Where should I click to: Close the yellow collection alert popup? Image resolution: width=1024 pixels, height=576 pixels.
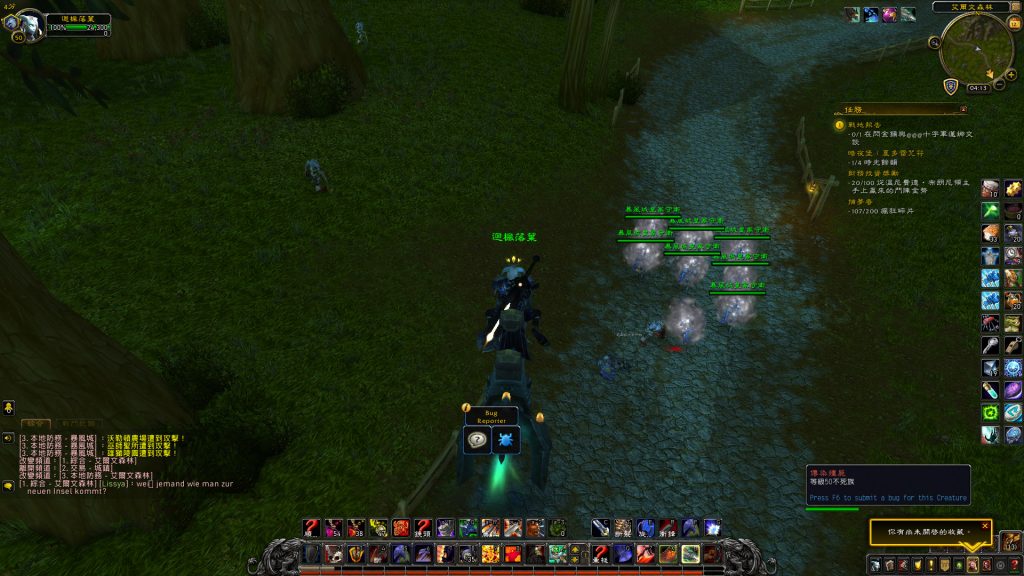984,525
